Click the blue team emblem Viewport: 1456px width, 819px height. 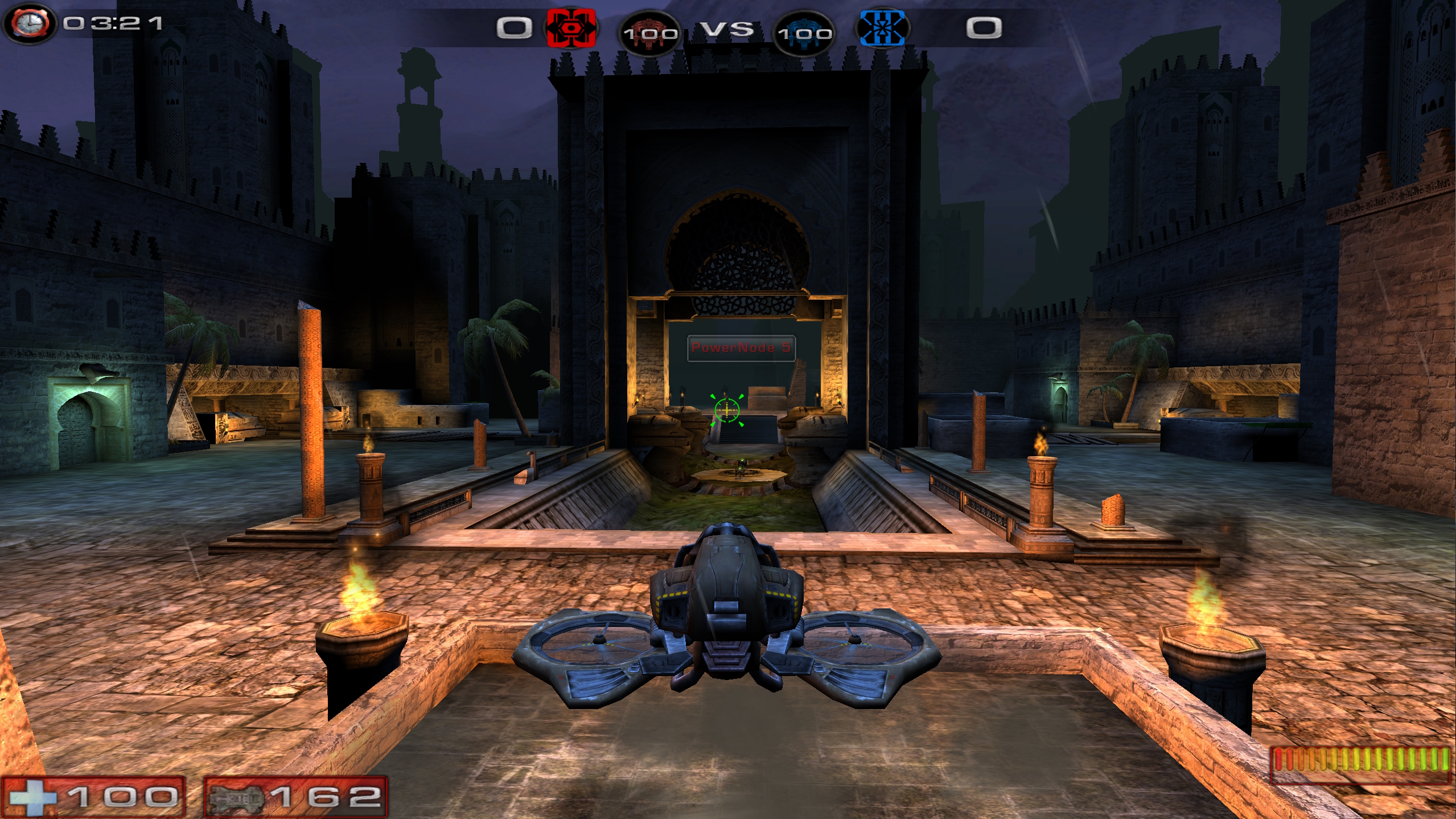[882, 27]
